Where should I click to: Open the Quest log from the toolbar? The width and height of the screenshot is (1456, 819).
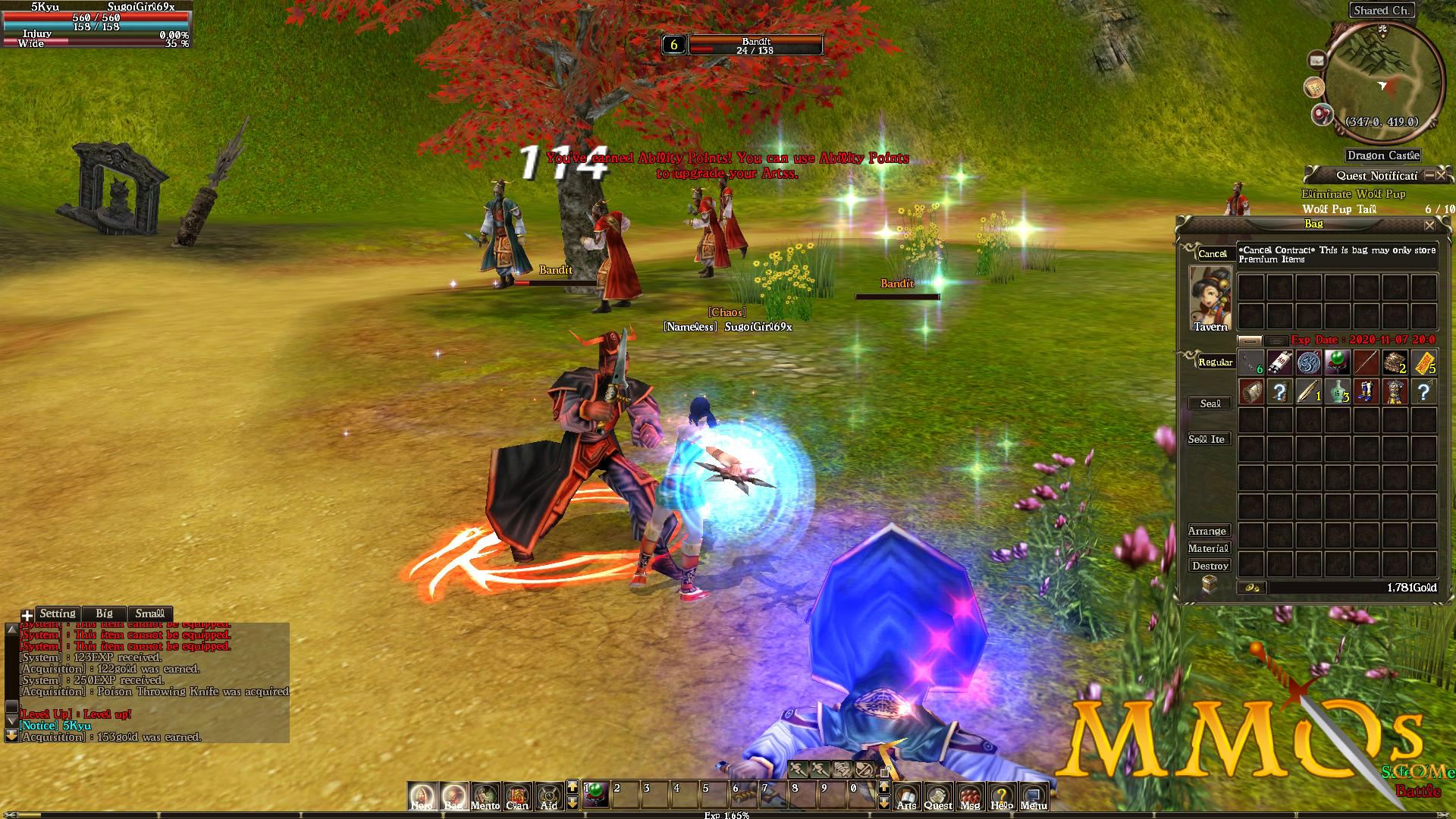tap(938, 796)
